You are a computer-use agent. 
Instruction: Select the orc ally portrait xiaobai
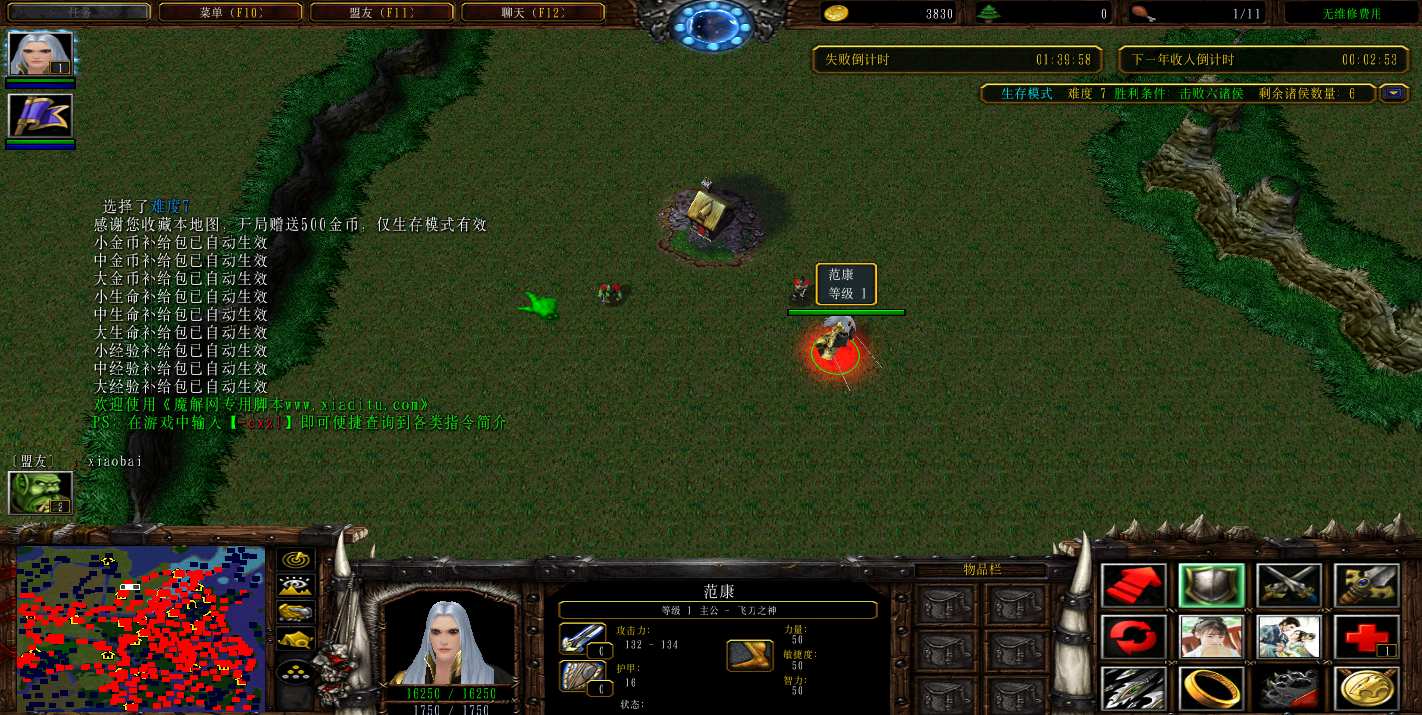coord(41,492)
